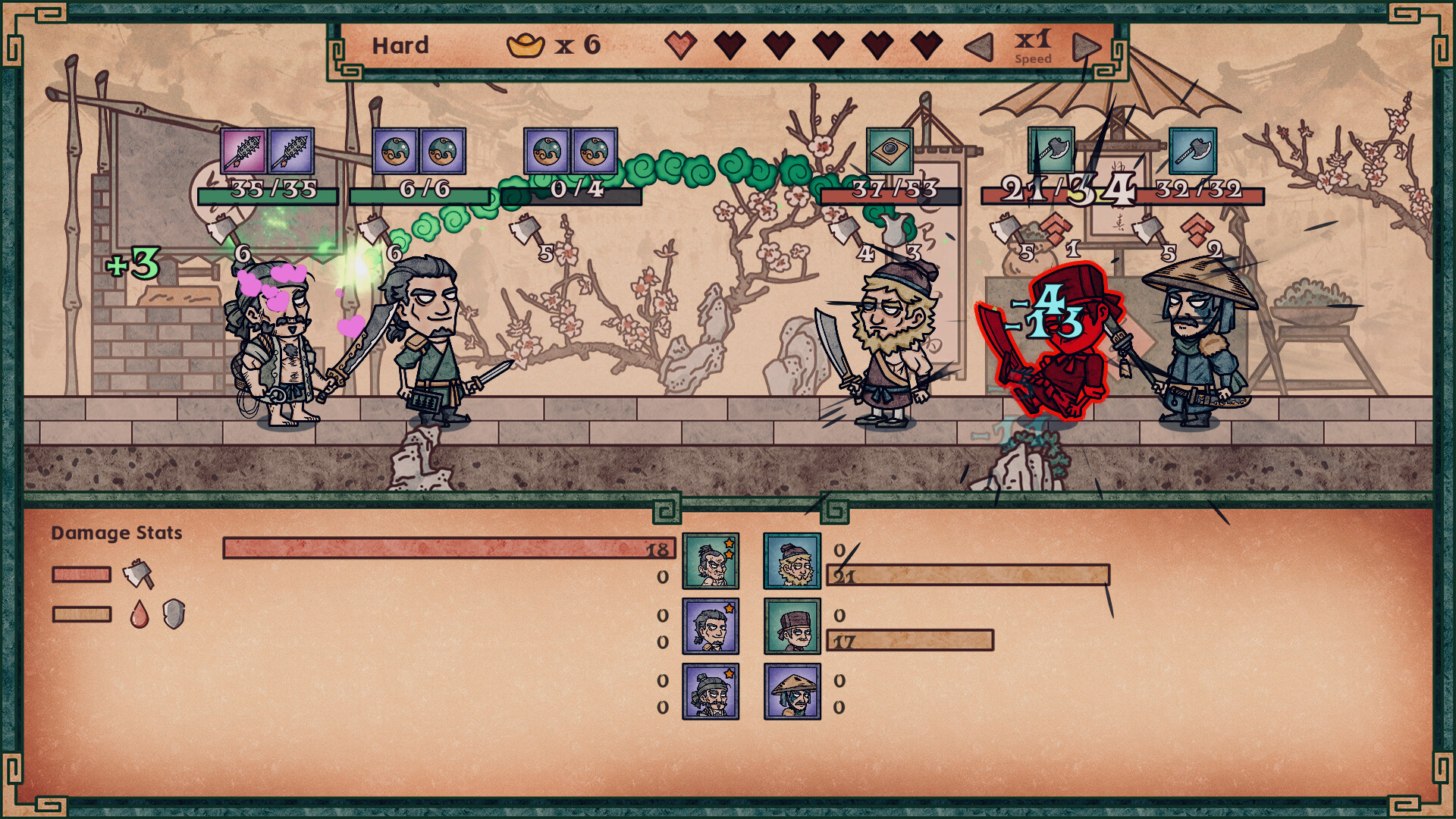The height and width of the screenshot is (819, 1456).
Task: Choose the ponytail swordsman portrait
Action: [711, 626]
